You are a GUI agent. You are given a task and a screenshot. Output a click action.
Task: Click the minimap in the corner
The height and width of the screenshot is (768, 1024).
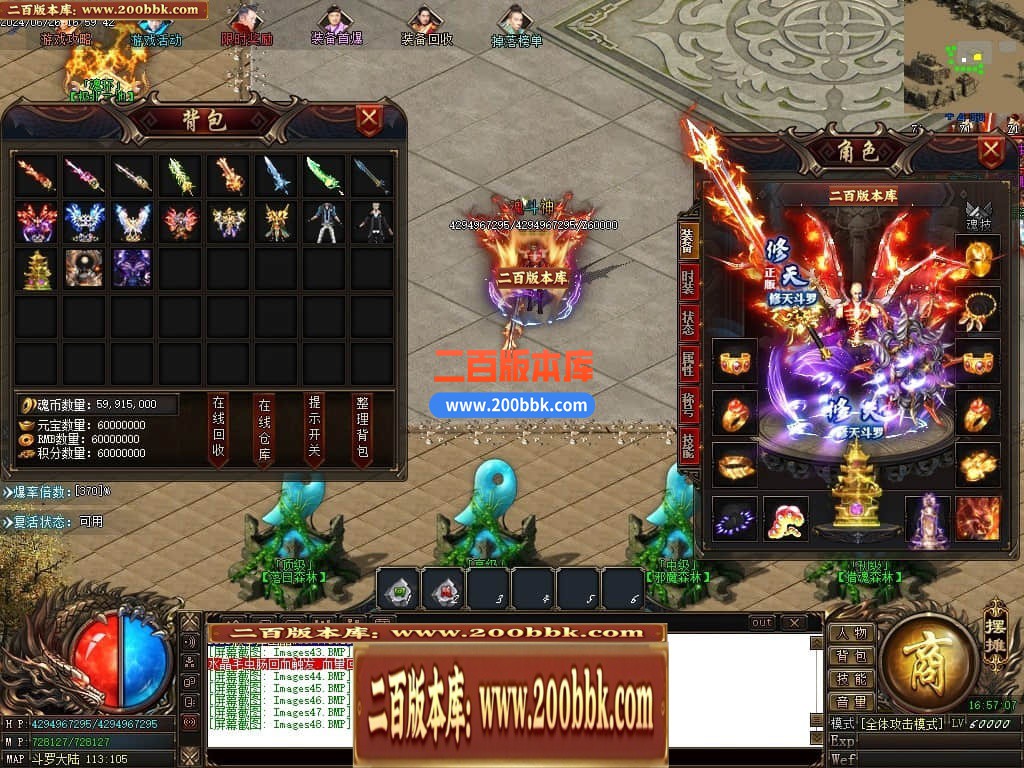click(963, 56)
